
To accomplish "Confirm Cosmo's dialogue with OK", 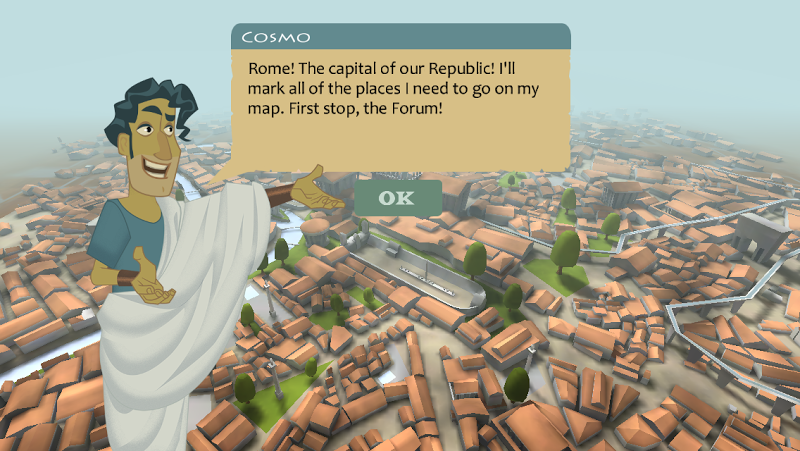I will point(397,197).
